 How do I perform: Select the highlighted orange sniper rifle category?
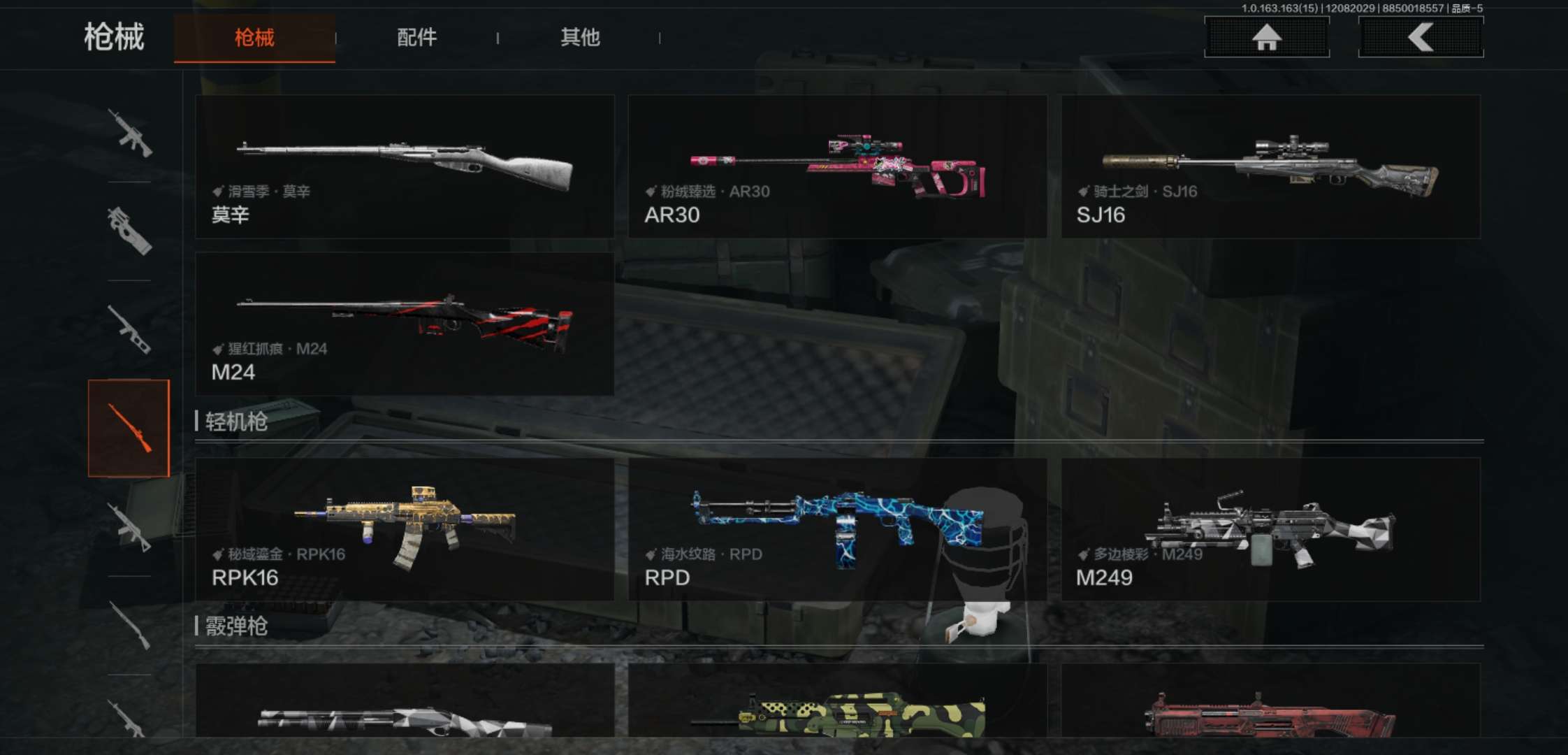[129, 428]
